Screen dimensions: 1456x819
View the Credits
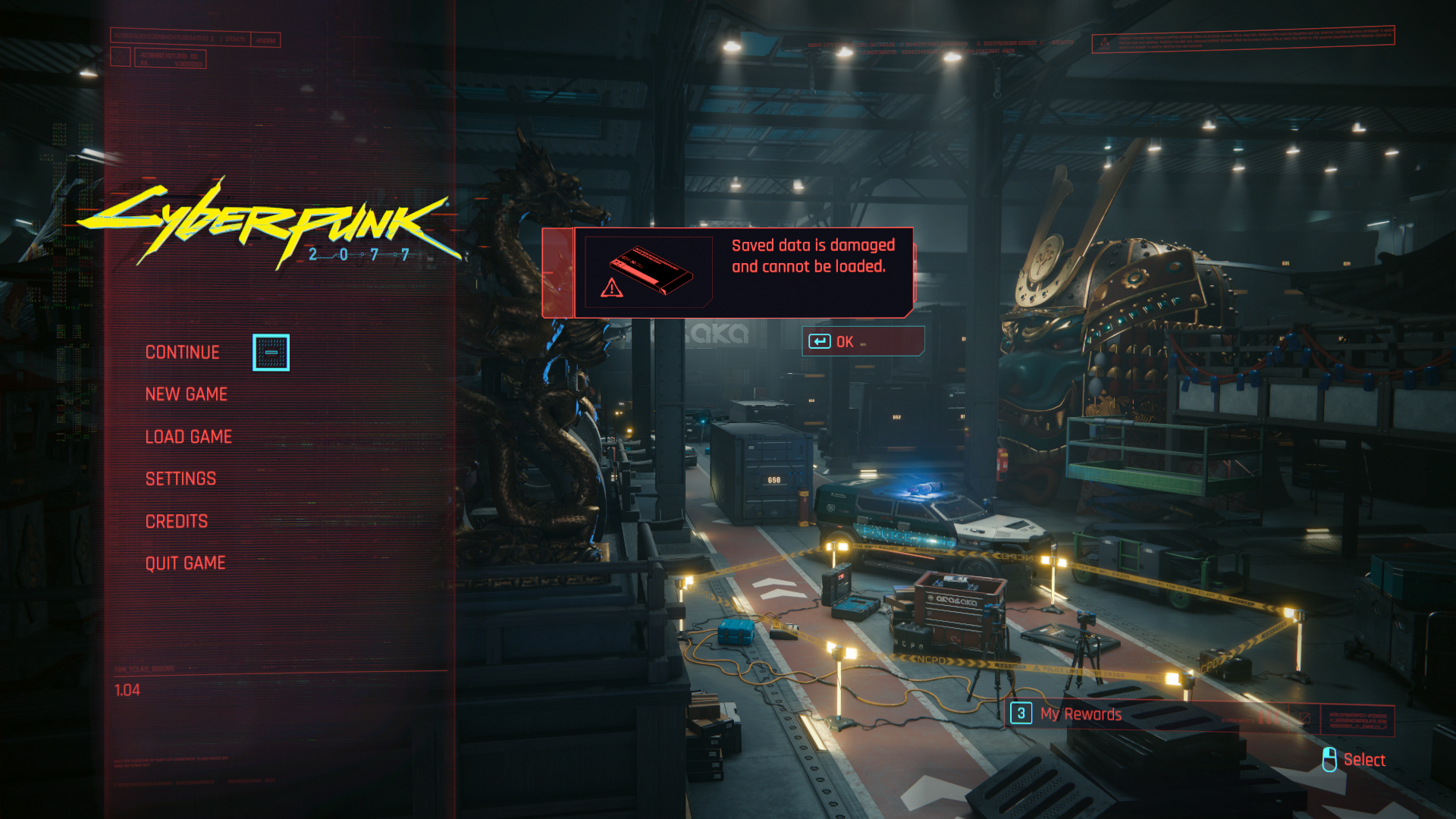pyautogui.click(x=176, y=521)
